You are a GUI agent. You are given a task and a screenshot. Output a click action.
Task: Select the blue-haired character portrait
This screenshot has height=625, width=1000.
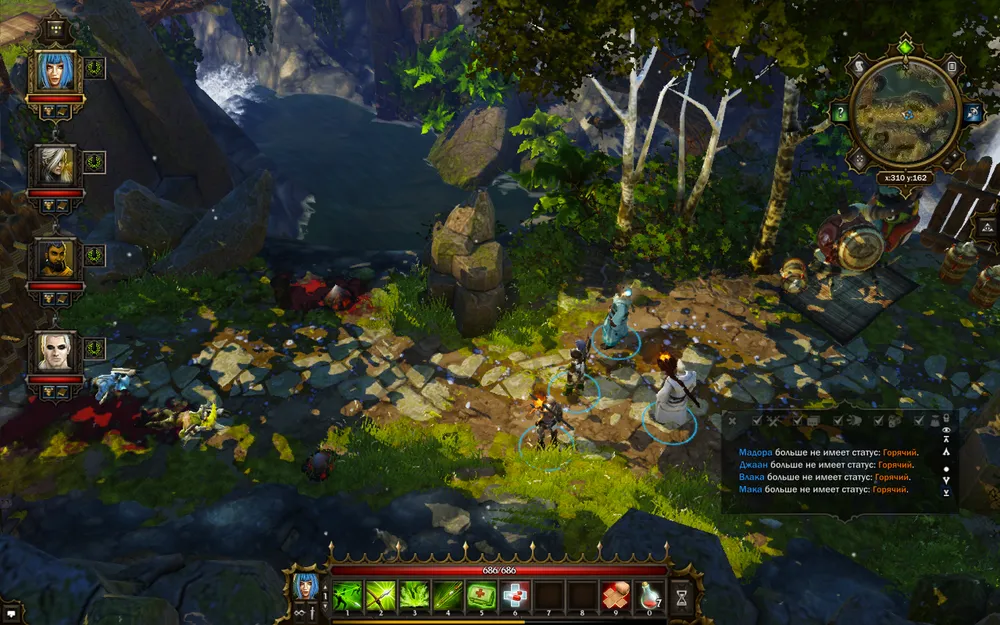click(56, 71)
